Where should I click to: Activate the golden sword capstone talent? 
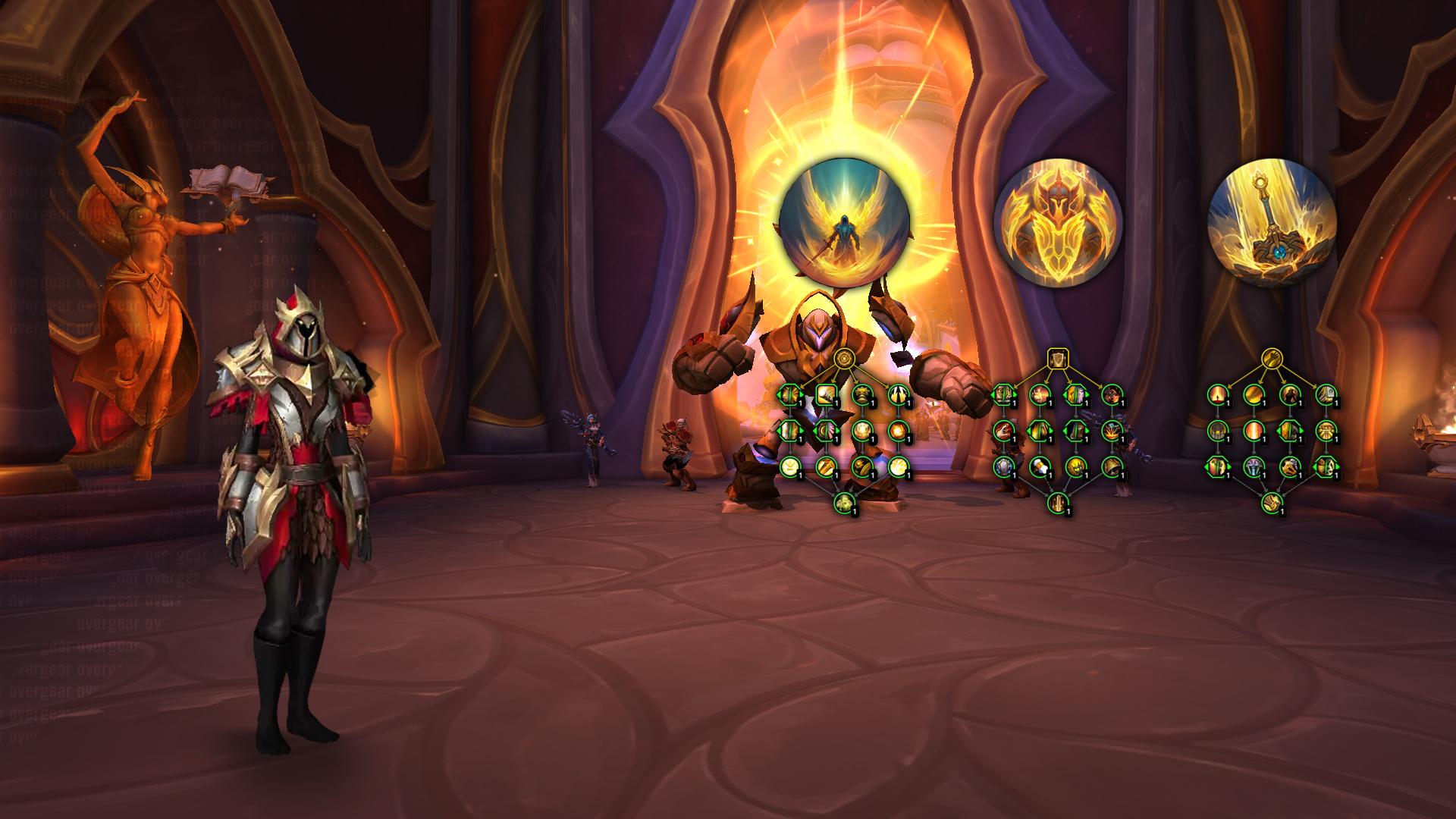click(1058, 502)
